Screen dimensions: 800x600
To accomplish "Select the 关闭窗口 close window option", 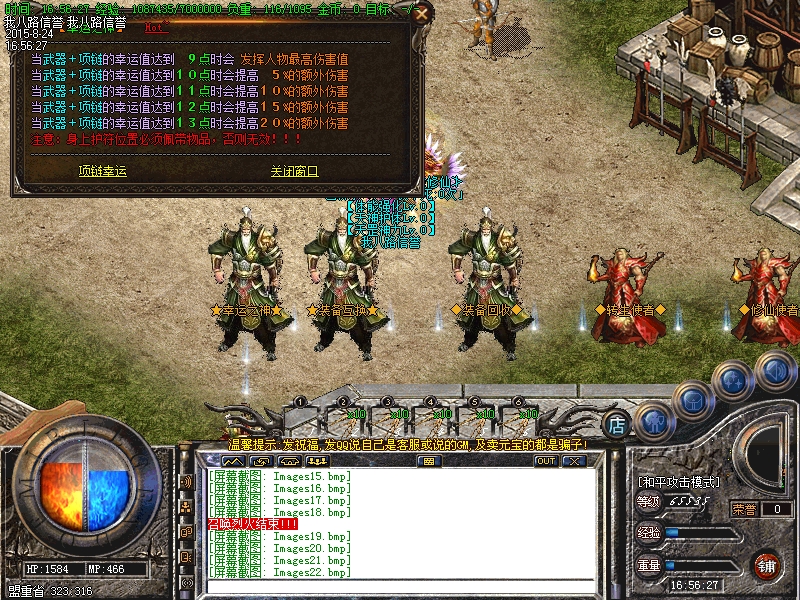I will (x=294, y=171).
